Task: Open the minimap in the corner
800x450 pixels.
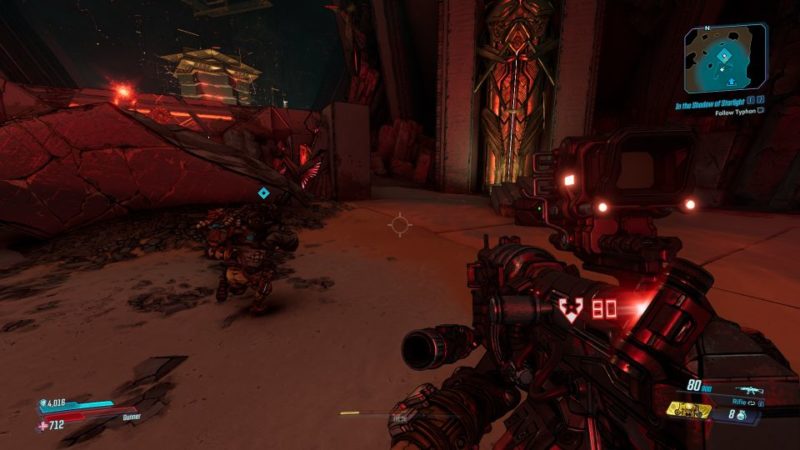Action: click(726, 58)
